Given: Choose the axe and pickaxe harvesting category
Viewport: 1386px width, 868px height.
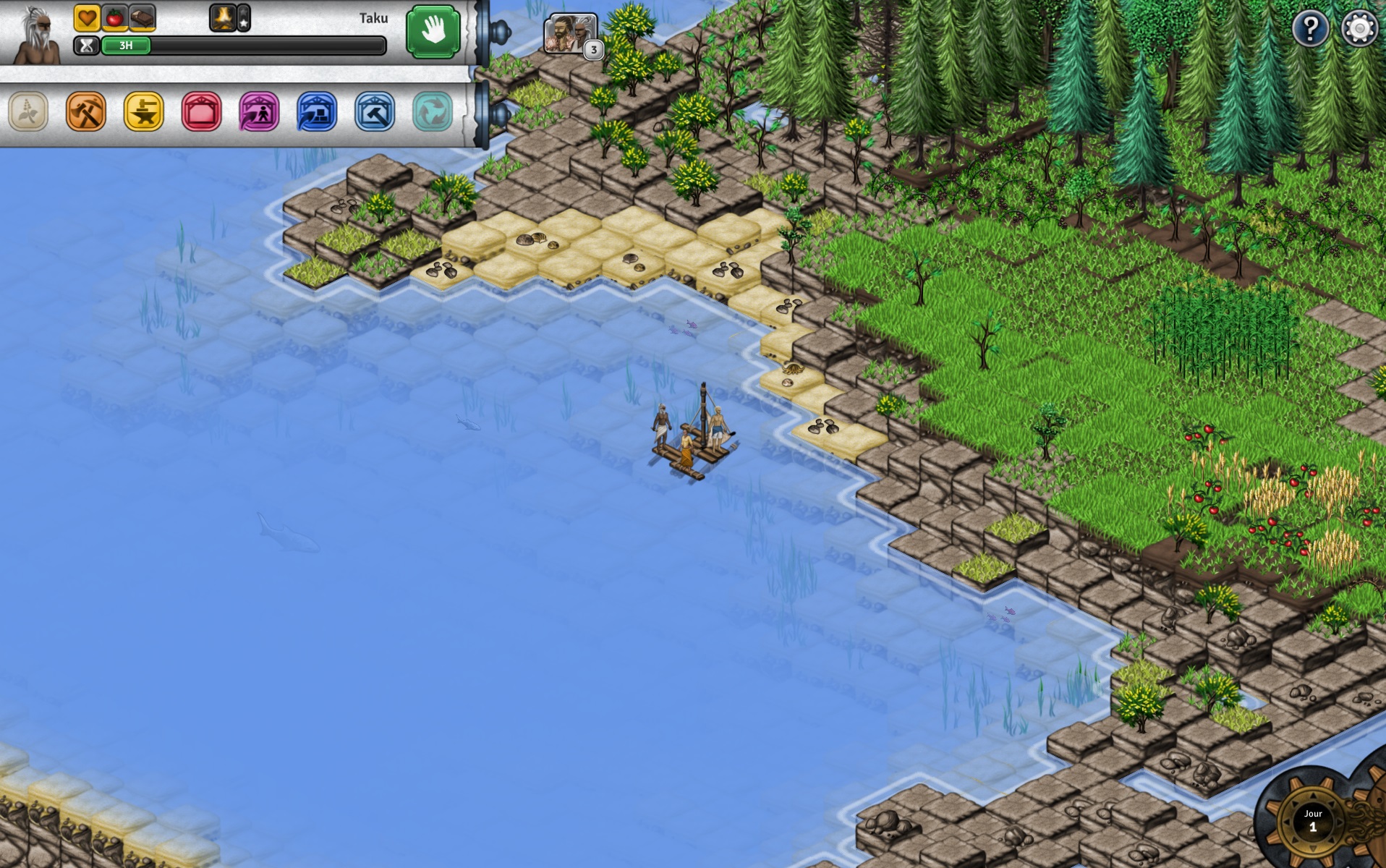Looking at the screenshot, I should pos(86,111).
